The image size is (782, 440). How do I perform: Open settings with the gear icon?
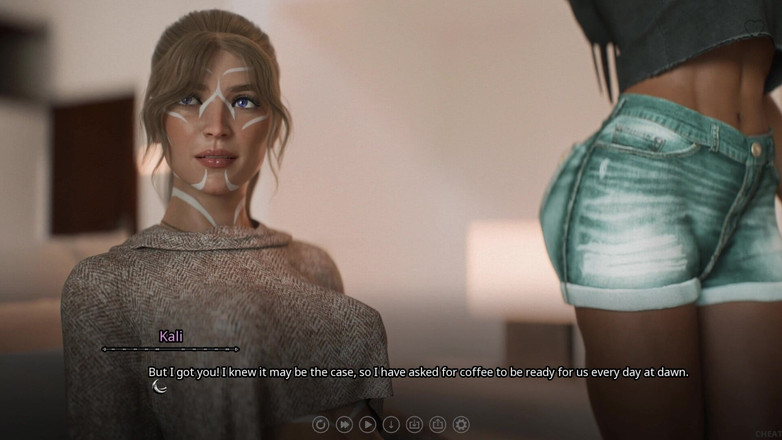(x=461, y=425)
